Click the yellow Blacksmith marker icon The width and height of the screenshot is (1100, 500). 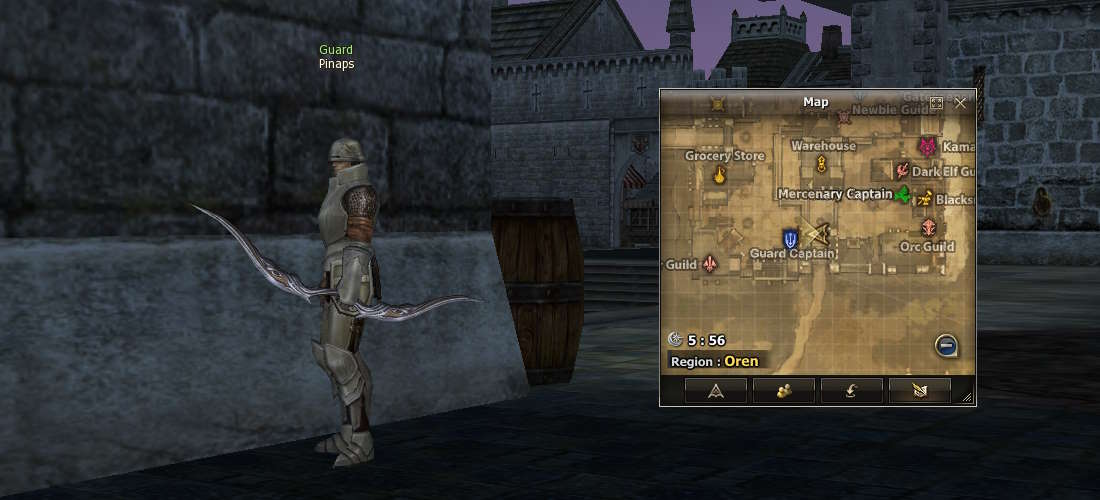point(925,198)
